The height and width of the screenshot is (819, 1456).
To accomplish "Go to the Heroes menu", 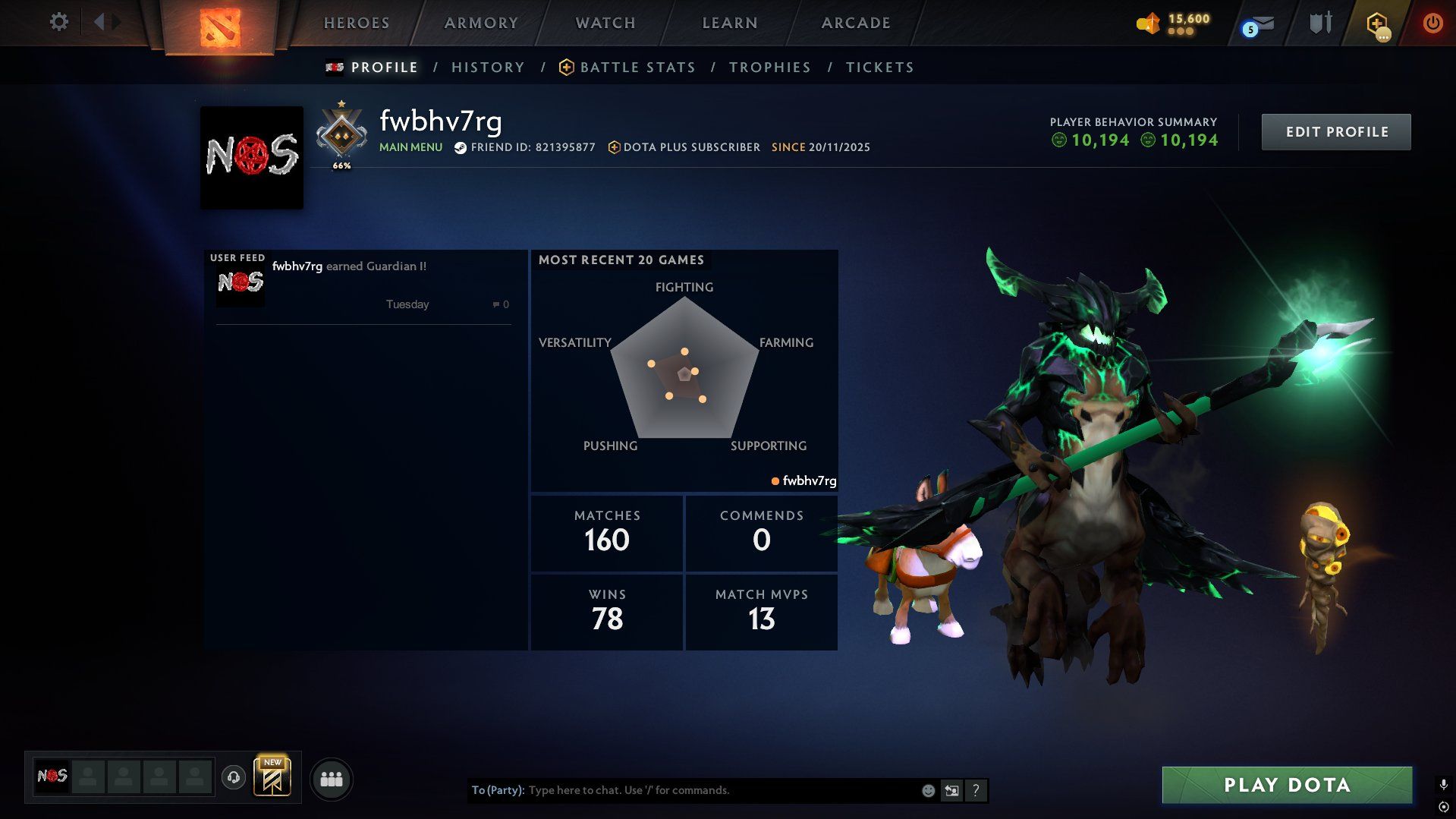I will coord(357,23).
